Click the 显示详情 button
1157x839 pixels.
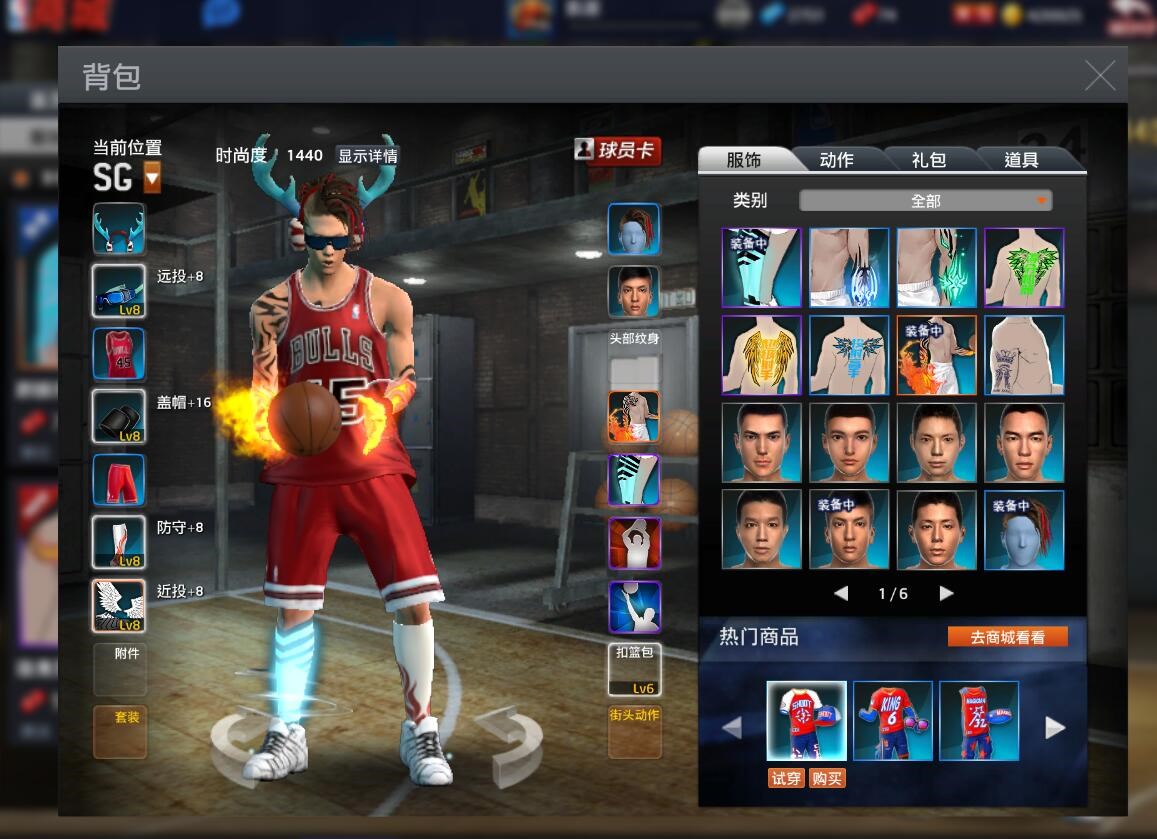[x=367, y=156]
